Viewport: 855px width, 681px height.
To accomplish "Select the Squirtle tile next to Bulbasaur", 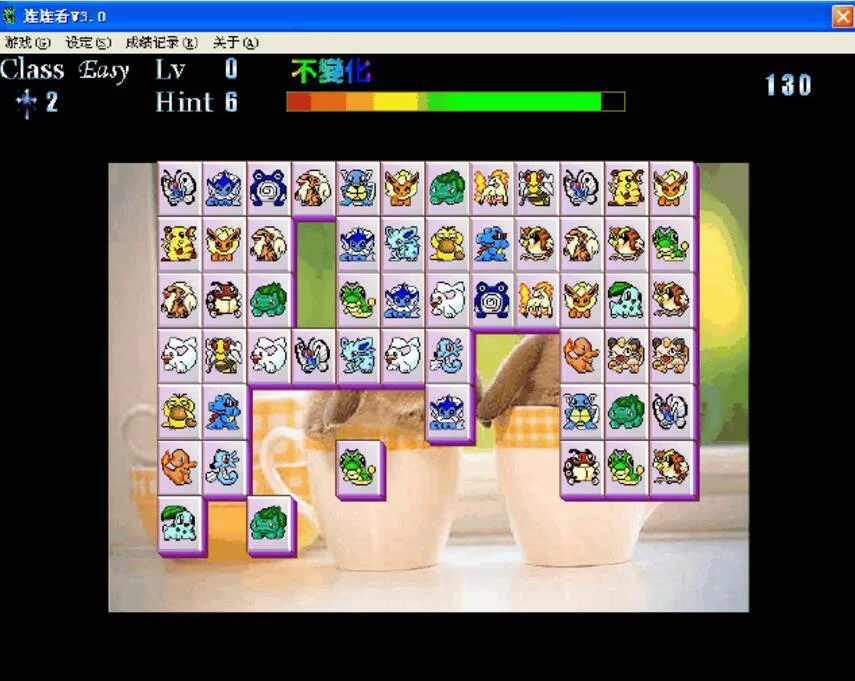I will pos(581,410).
